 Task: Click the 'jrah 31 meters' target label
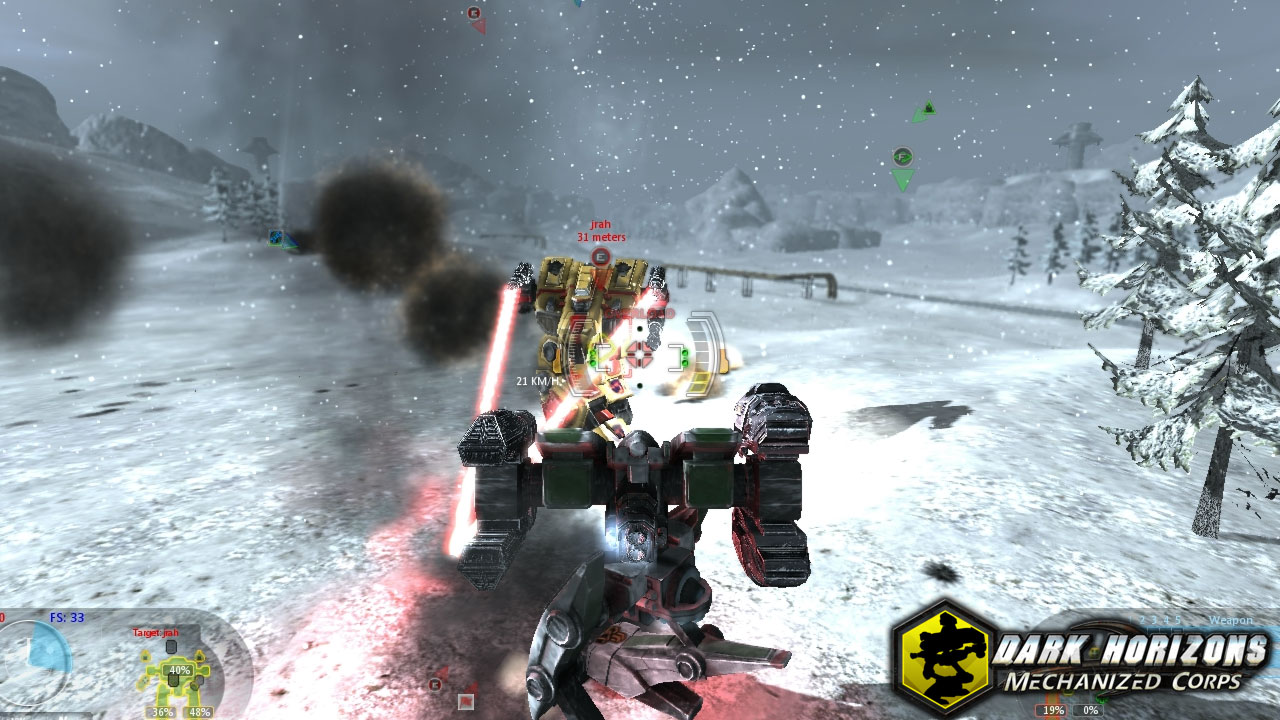coord(600,230)
